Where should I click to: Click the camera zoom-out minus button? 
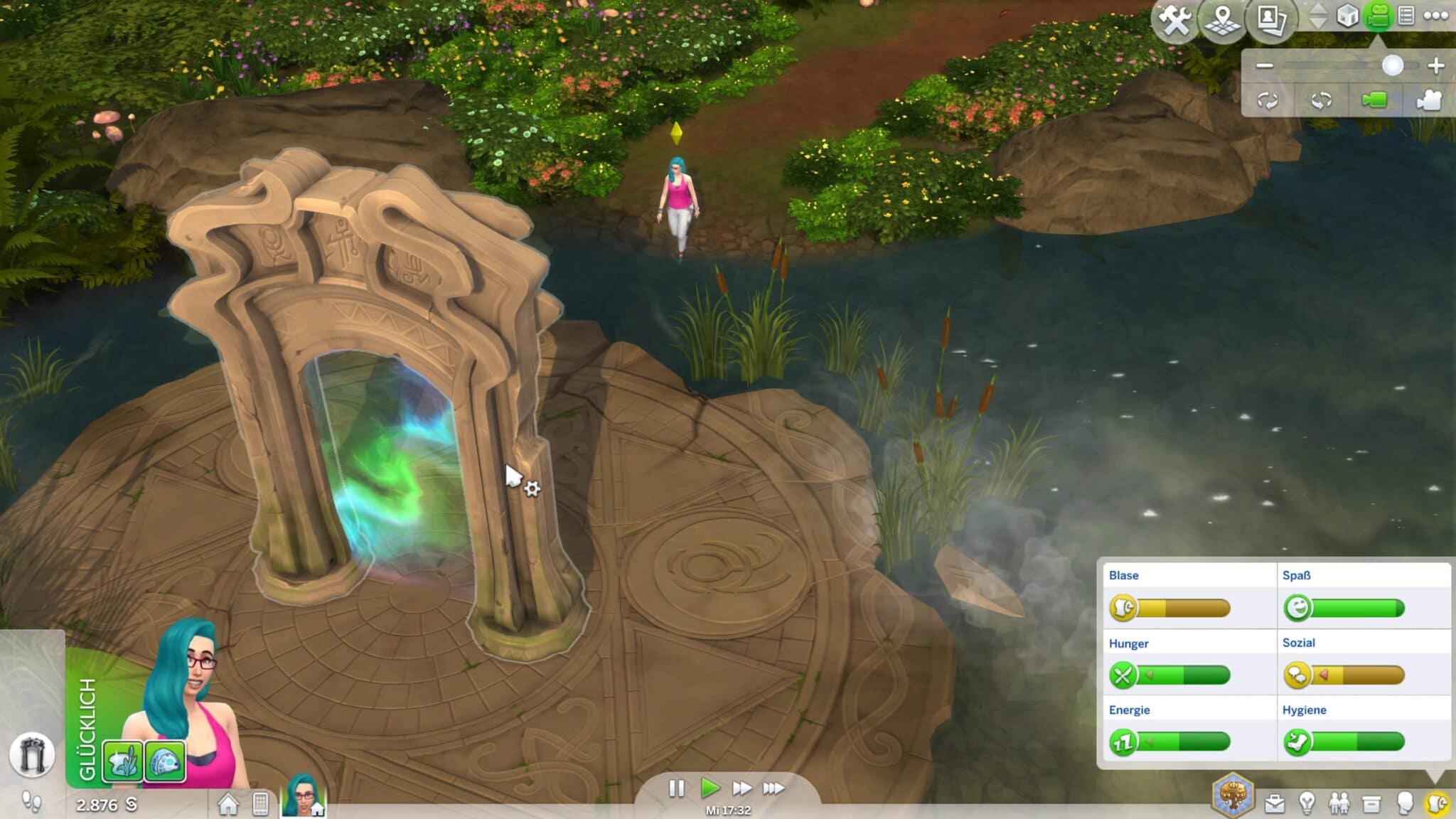point(1264,65)
